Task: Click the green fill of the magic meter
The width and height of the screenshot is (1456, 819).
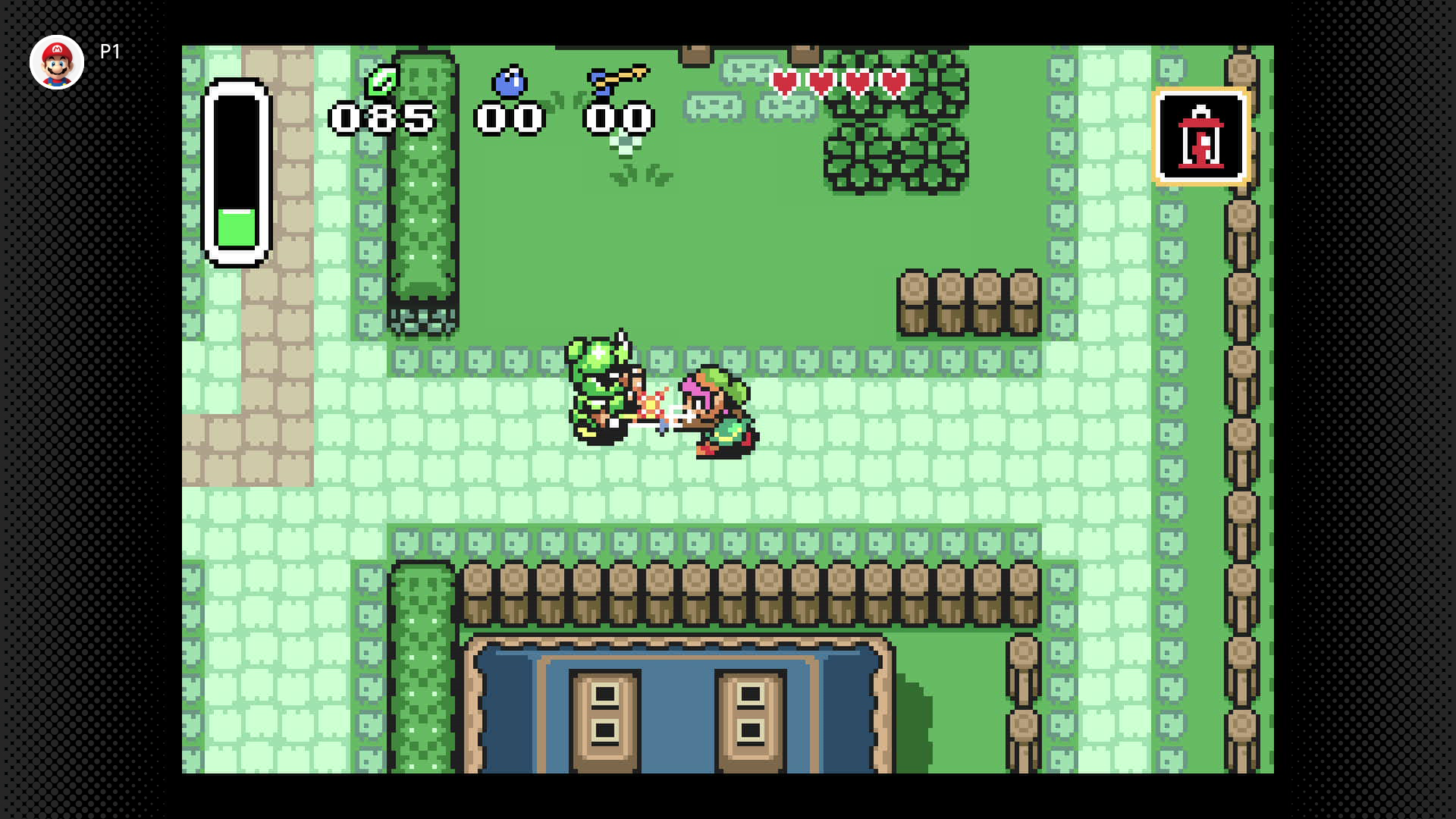Action: (235, 227)
